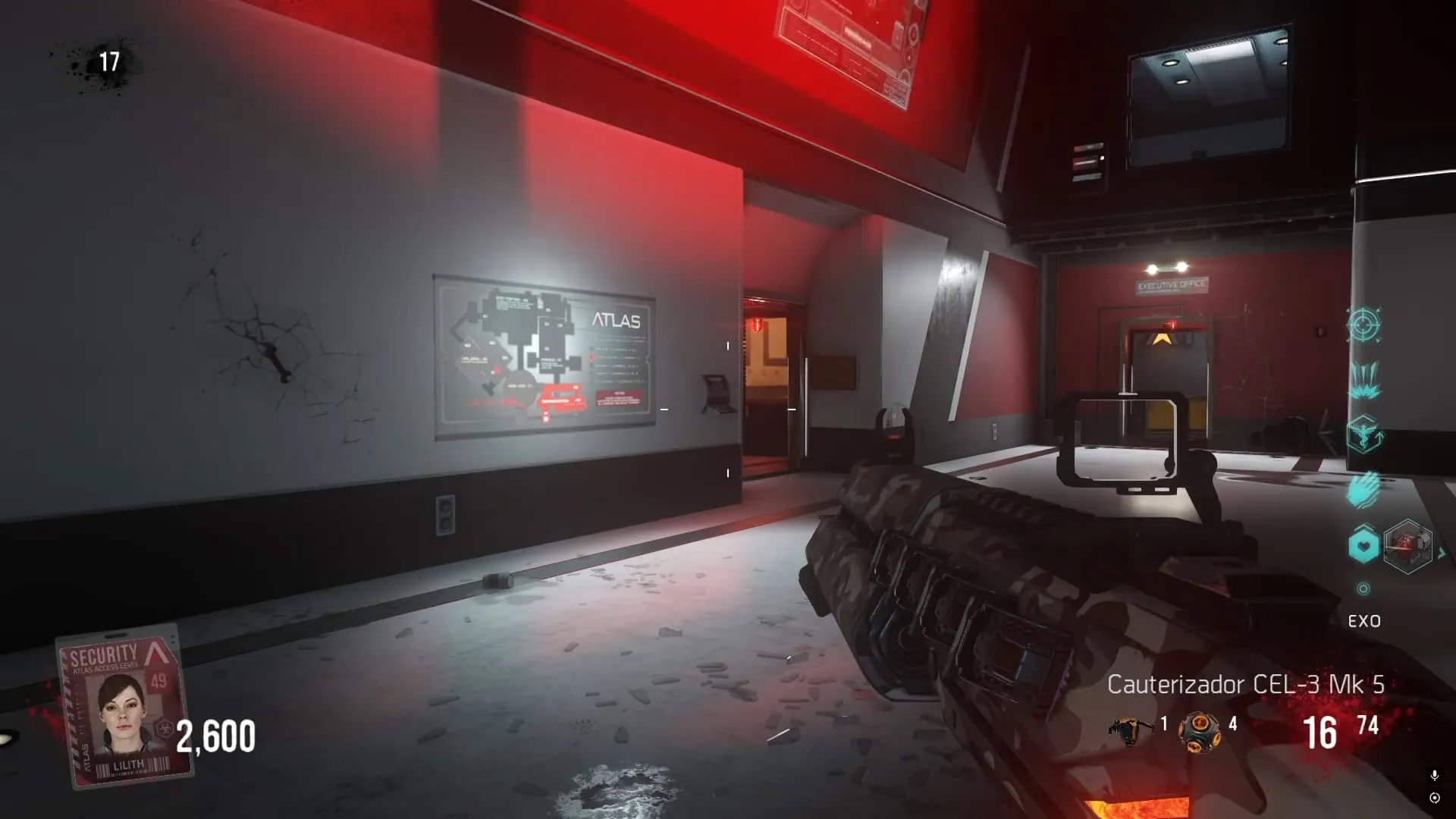Screen dimensions: 1456x819
Task: Click the caduceus medic exo upgrade icon
Action: (x=1363, y=435)
